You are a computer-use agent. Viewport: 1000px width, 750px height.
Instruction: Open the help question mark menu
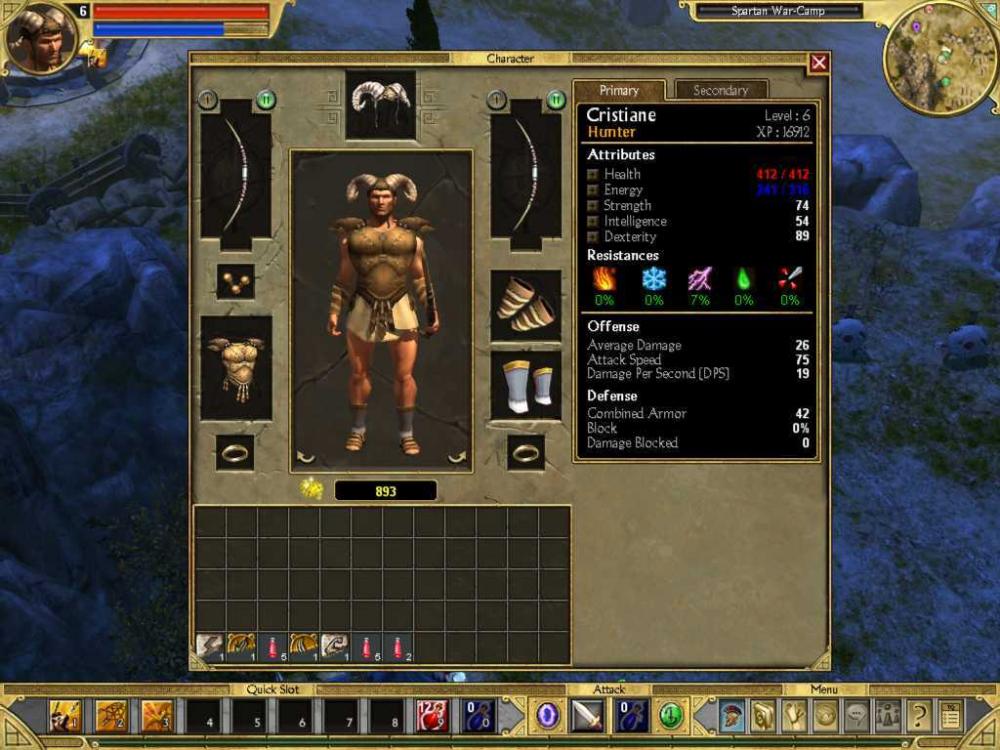coord(919,716)
